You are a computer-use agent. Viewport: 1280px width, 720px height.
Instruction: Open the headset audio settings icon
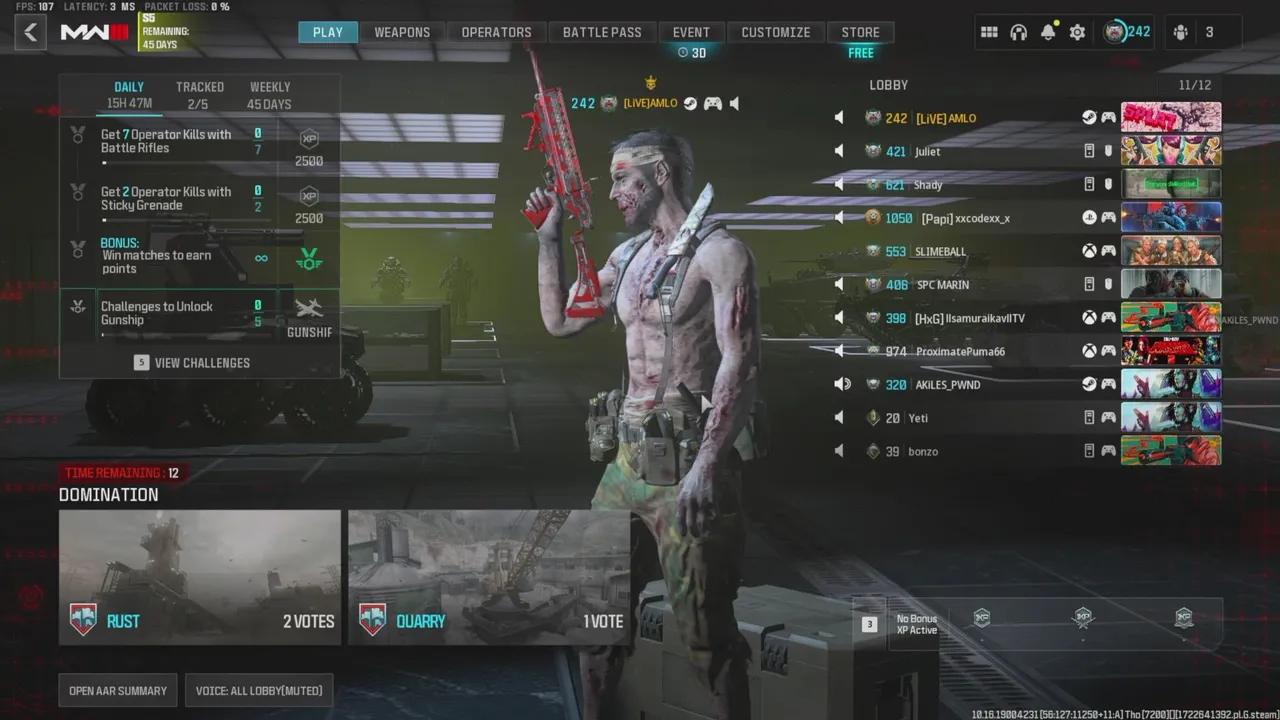[x=1018, y=32]
